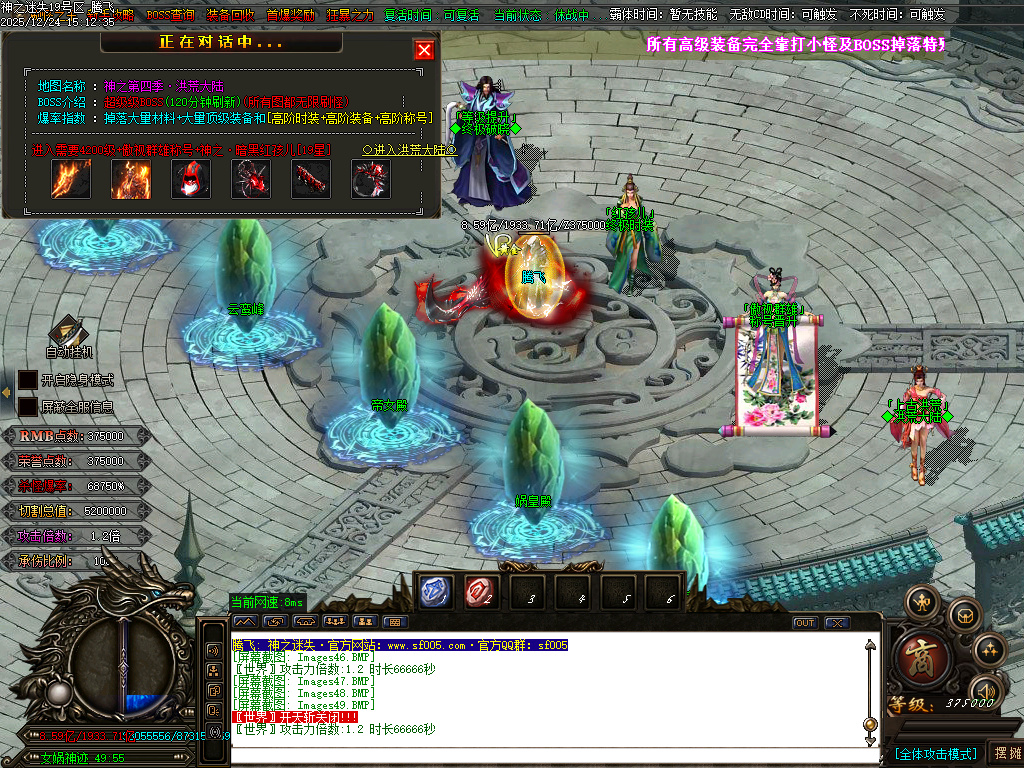Toggle the 屏蔽全服信息 checkbox
This screenshot has height=768, width=1024.
pyautogui.click(x=28, y=407)
